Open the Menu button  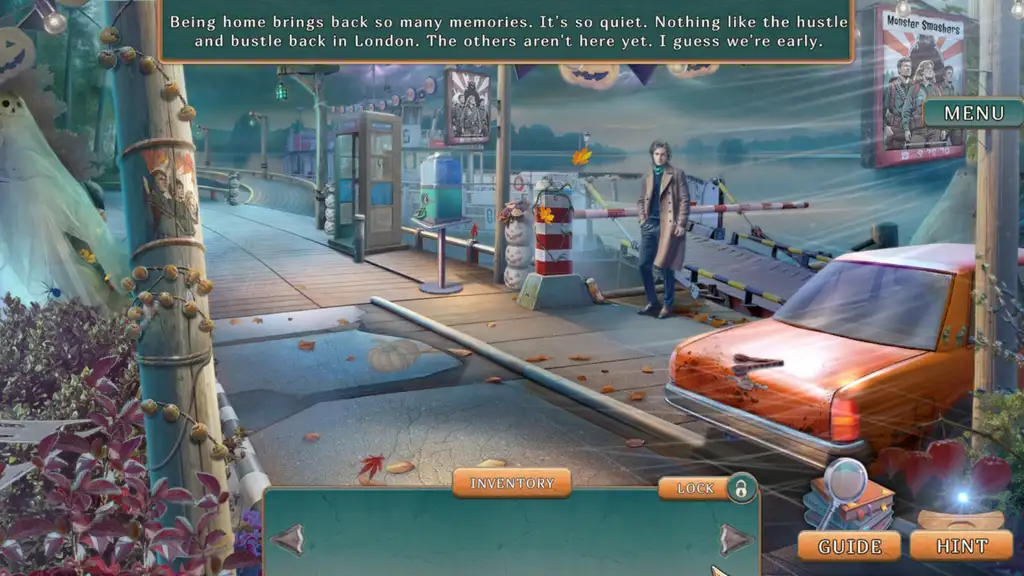(x=973, y=113)
